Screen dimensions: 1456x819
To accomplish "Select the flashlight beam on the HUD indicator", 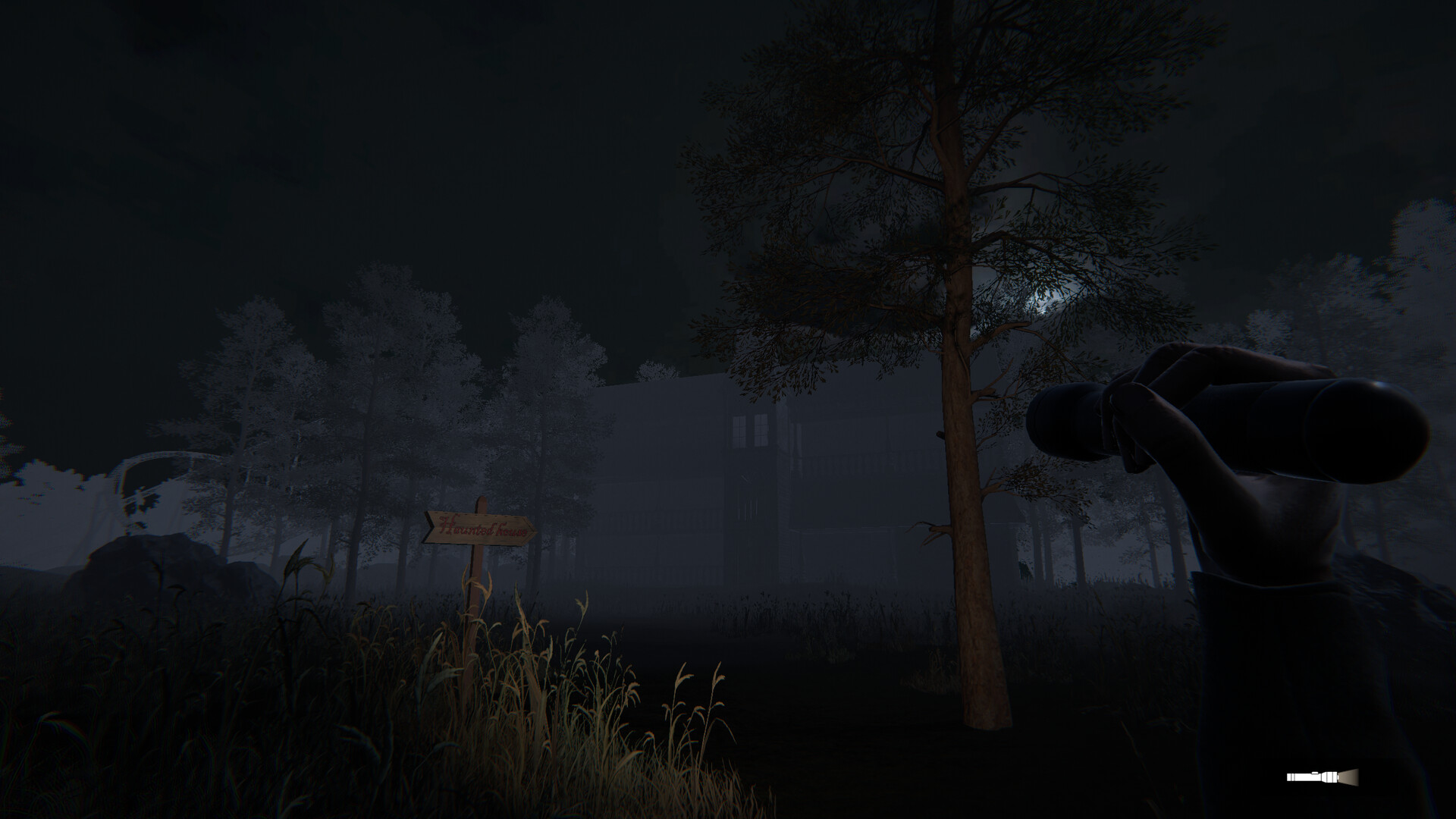I will coord(1348,778).
